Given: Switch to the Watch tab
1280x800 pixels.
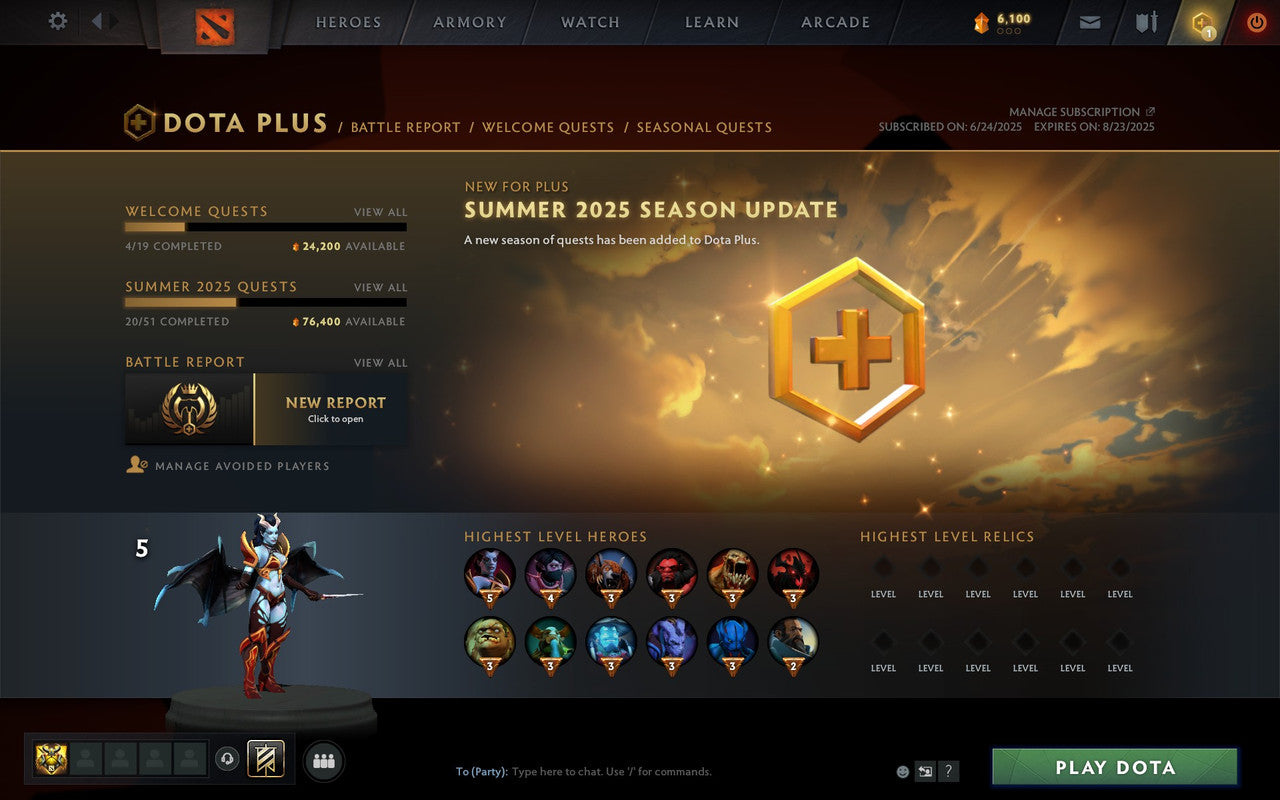Looking at the screenshot, I should click(590, 22).
